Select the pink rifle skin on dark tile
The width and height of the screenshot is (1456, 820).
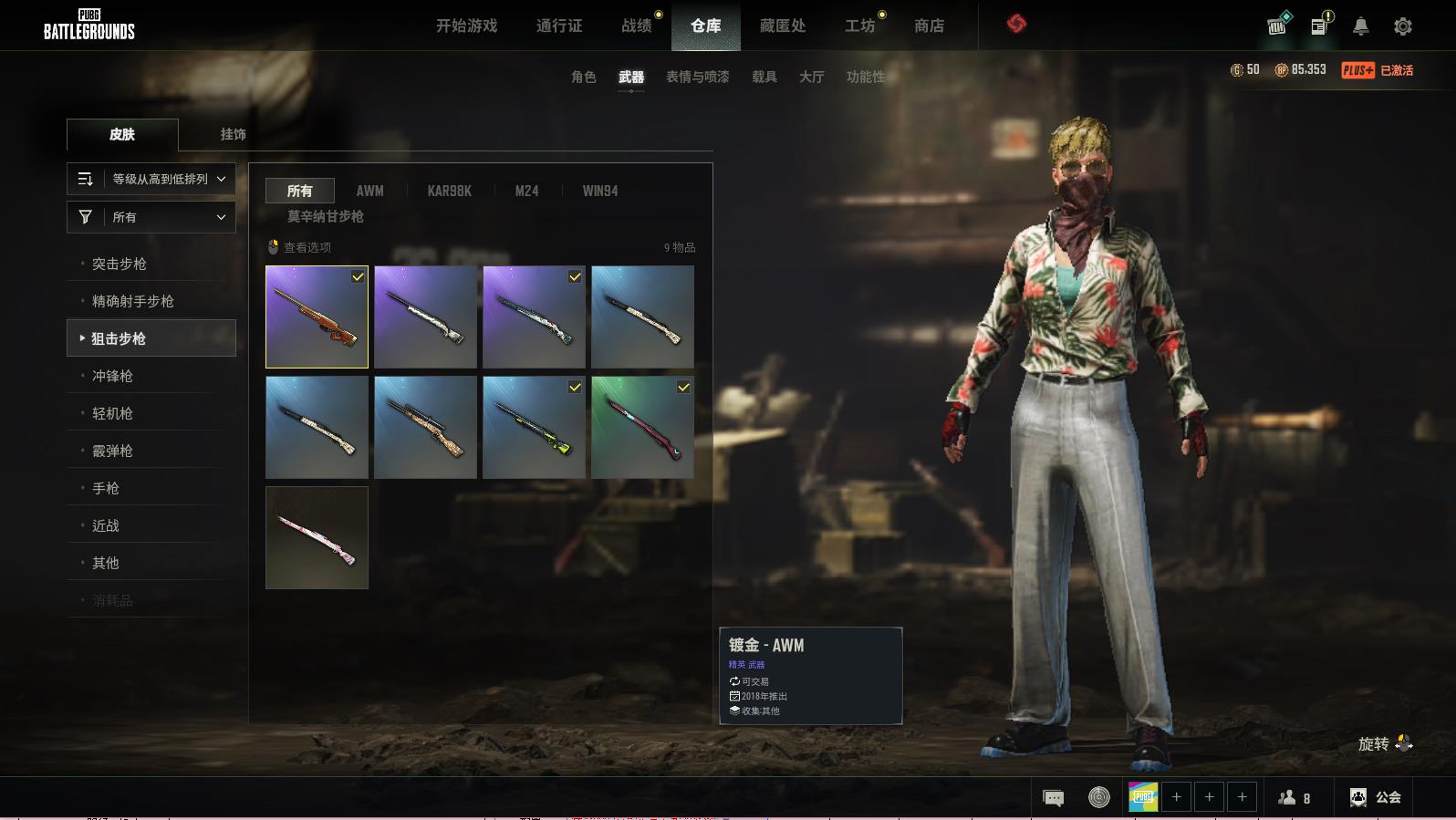317,537
